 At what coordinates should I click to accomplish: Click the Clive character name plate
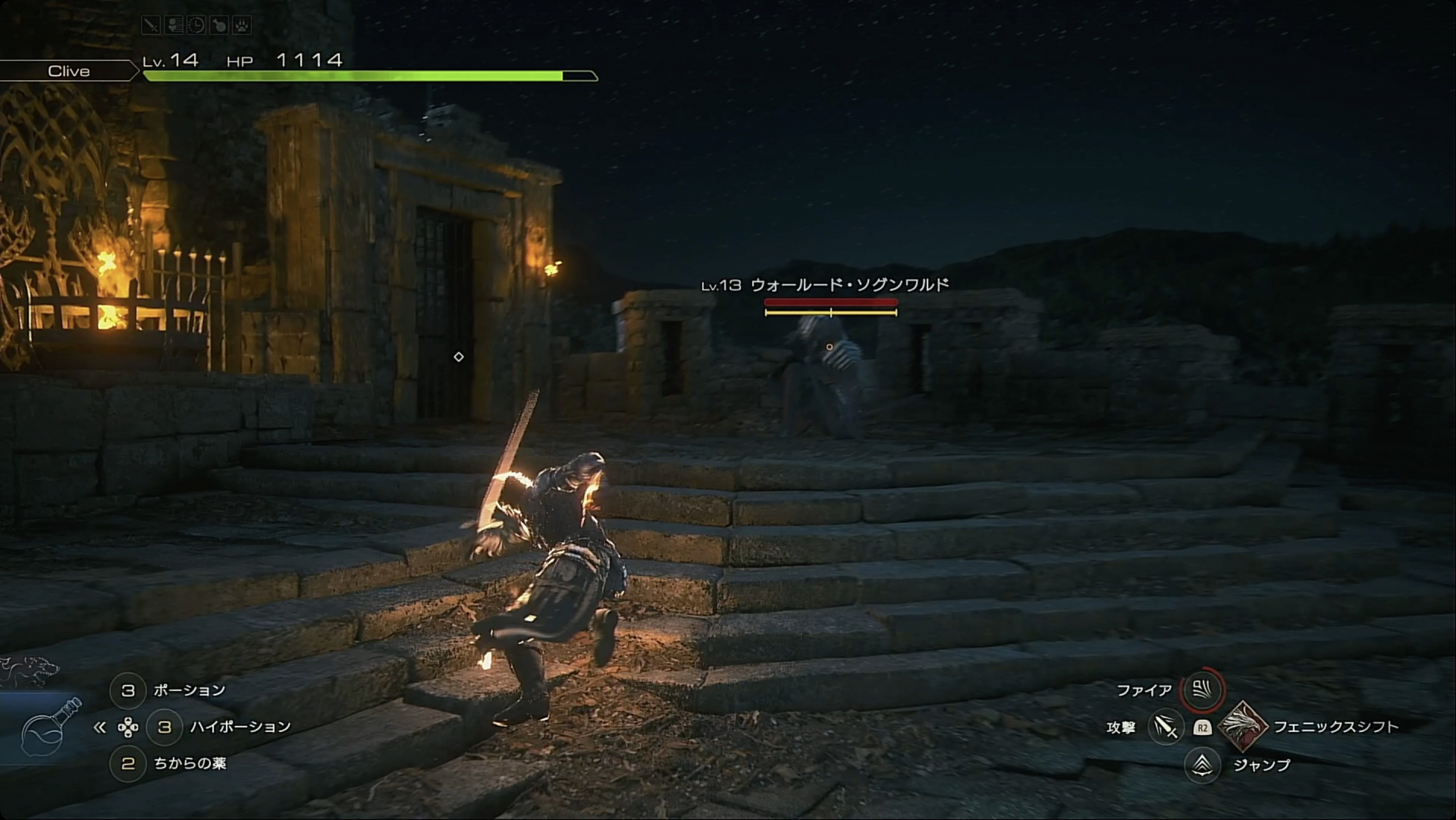click(69, 71)
